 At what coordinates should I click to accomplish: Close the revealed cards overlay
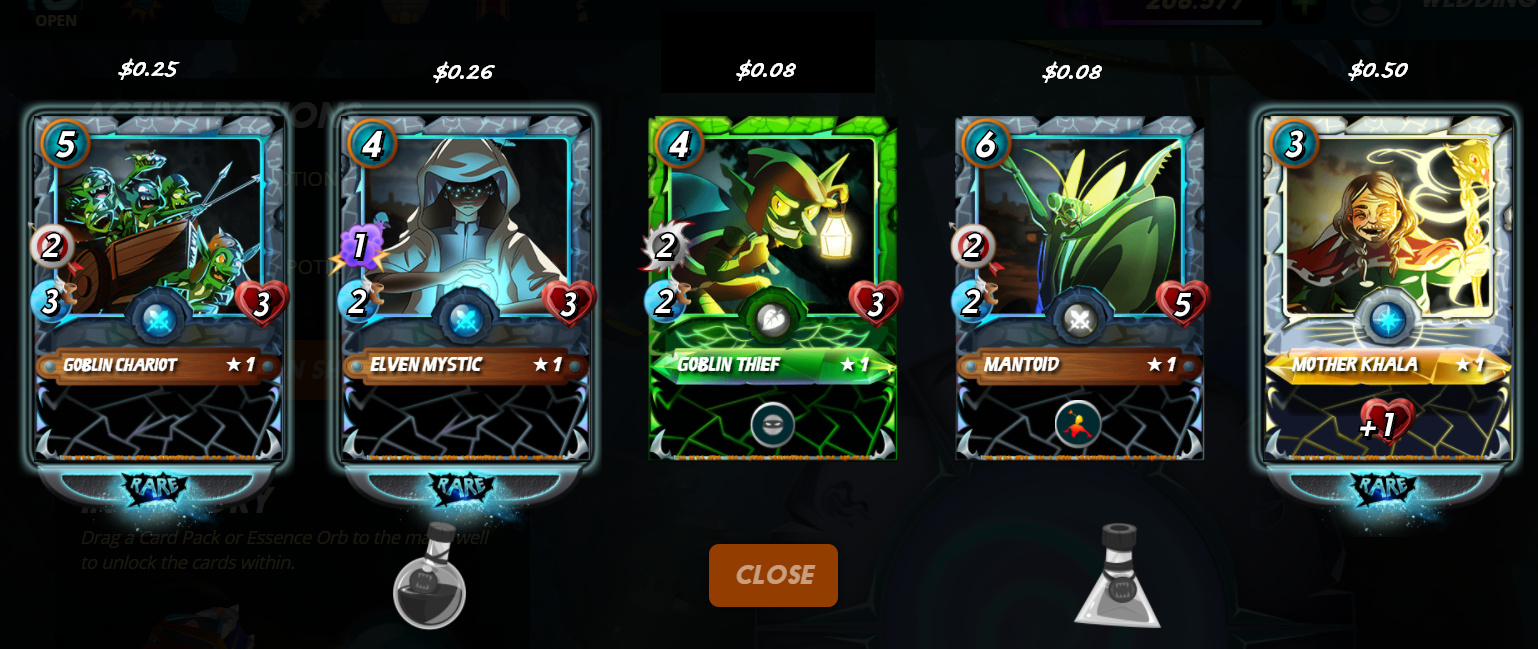[773, 575]
